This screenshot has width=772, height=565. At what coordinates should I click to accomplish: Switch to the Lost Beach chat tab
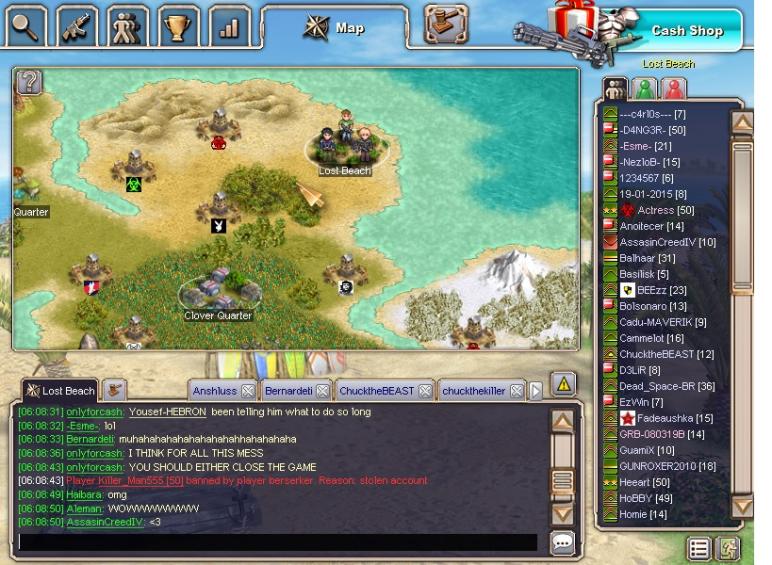pos(60,391)
